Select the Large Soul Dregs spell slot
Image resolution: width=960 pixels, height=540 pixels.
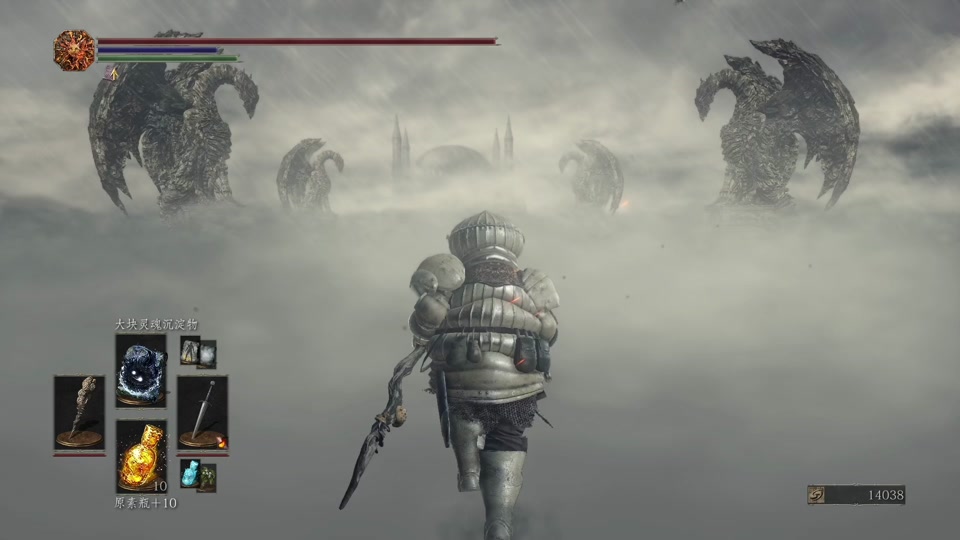tap(140, 369)
